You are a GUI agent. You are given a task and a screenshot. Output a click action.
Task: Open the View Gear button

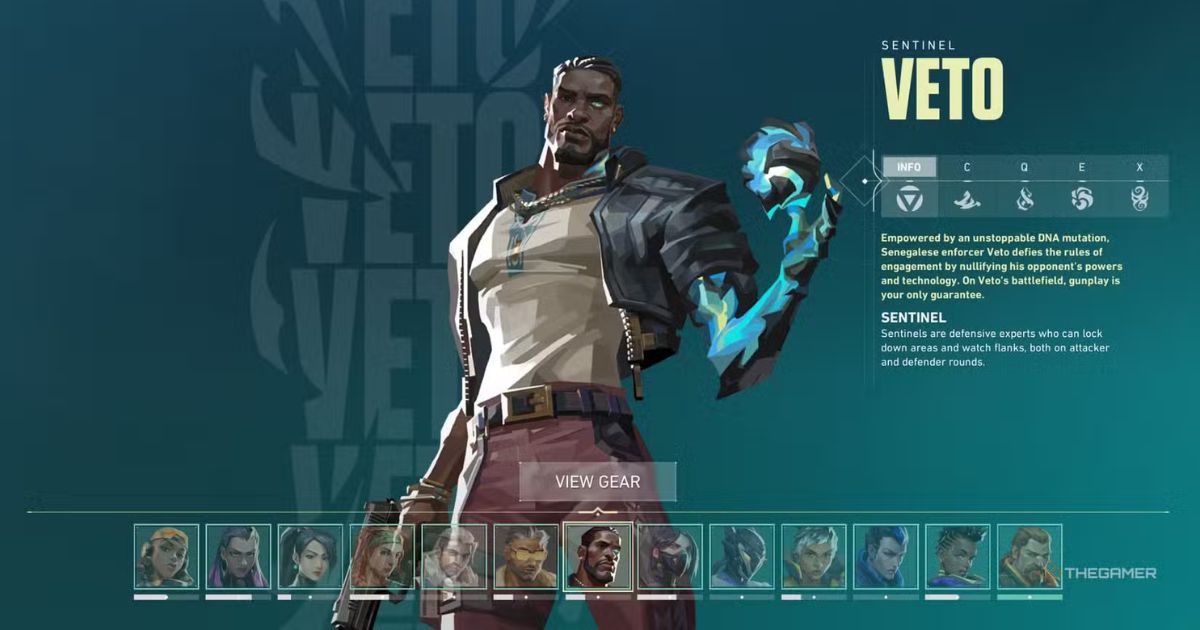[x=598, y=481]
